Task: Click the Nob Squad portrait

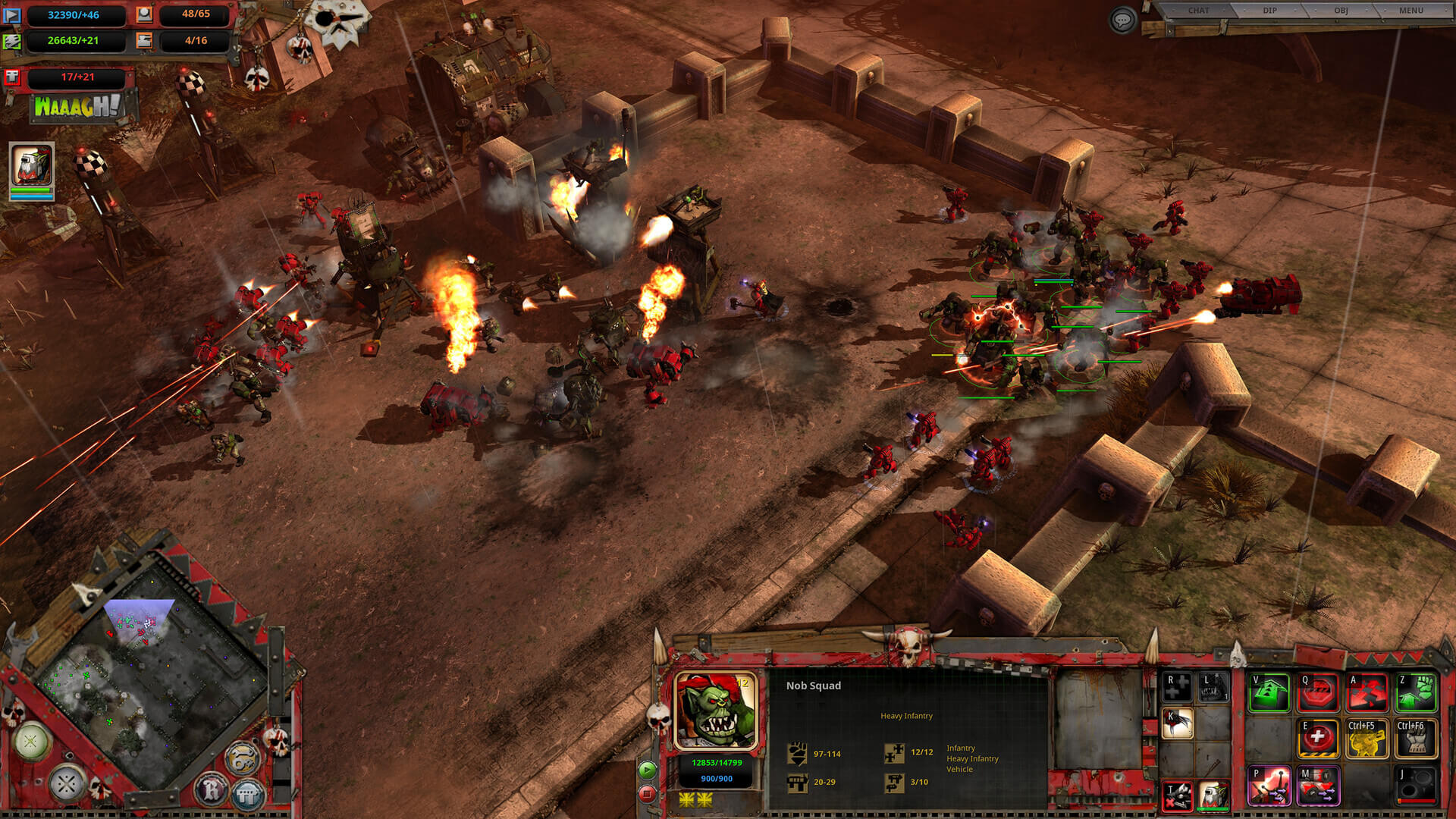Action: coord(716,711)
